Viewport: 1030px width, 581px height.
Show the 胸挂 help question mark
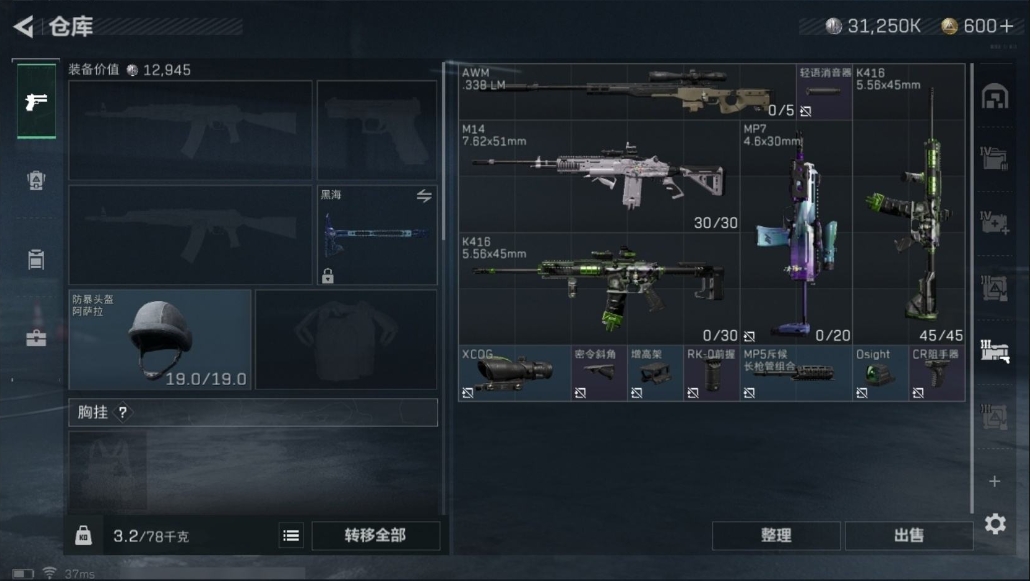123,412
